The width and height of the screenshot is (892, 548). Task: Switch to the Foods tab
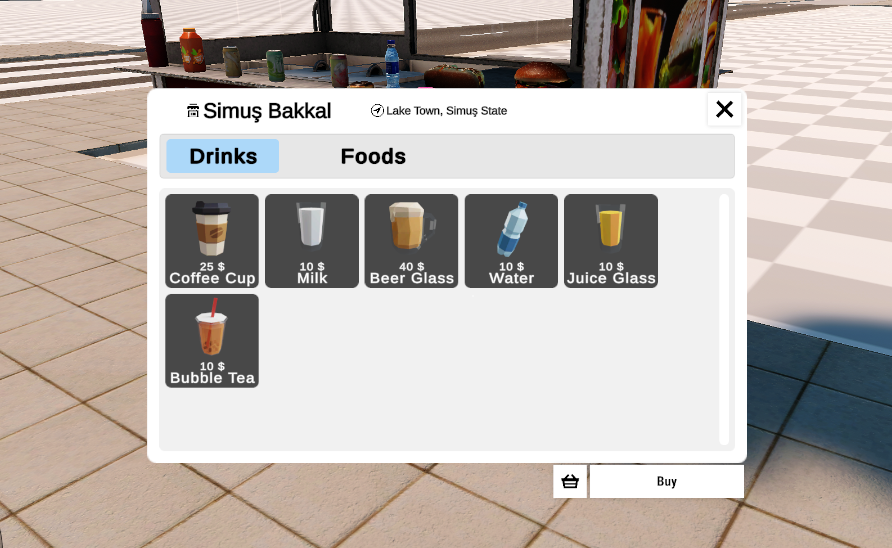(x=373, y=156)
